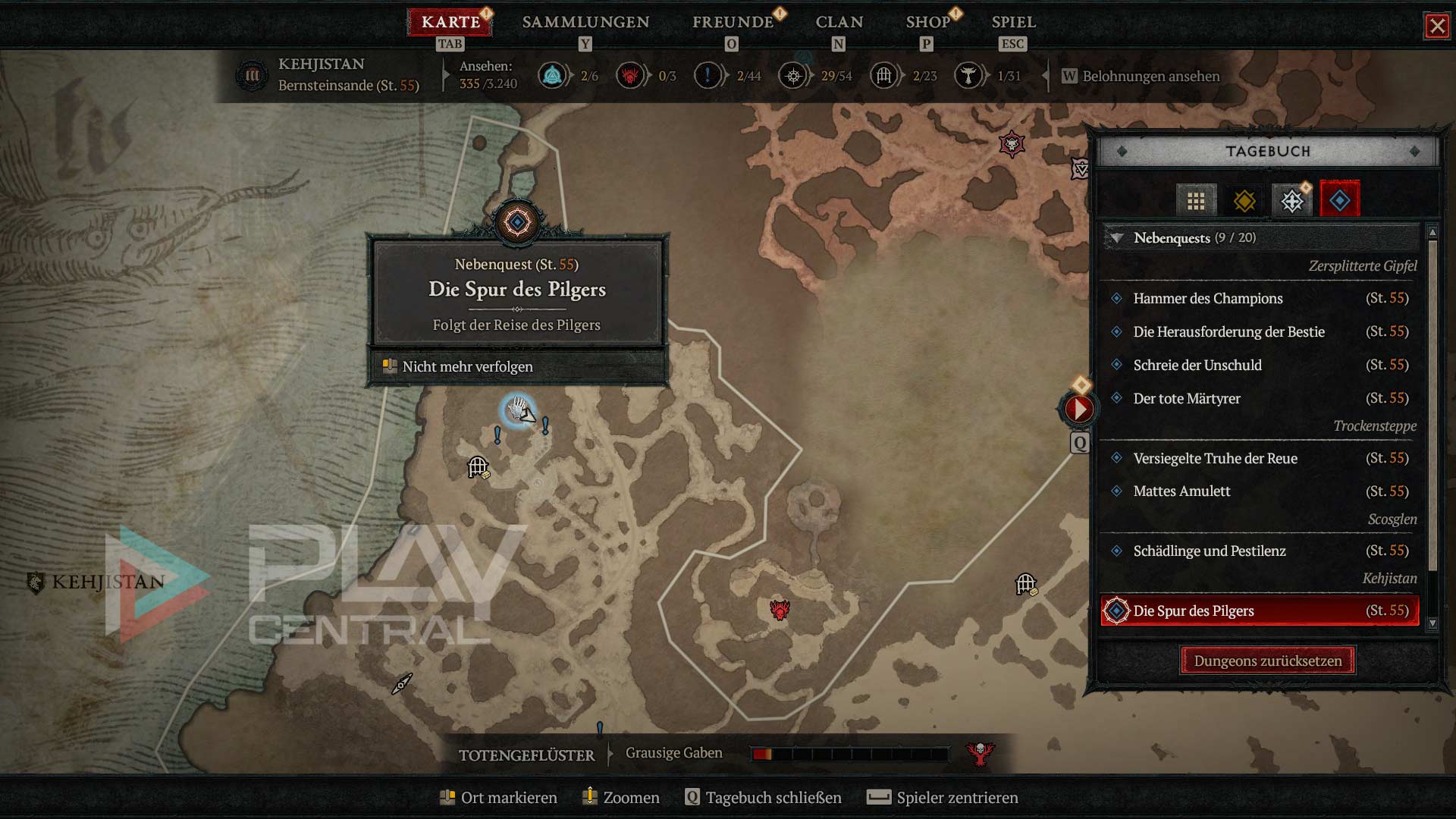Choose the Schreie der Unschuld quest

pos(1197,366)
